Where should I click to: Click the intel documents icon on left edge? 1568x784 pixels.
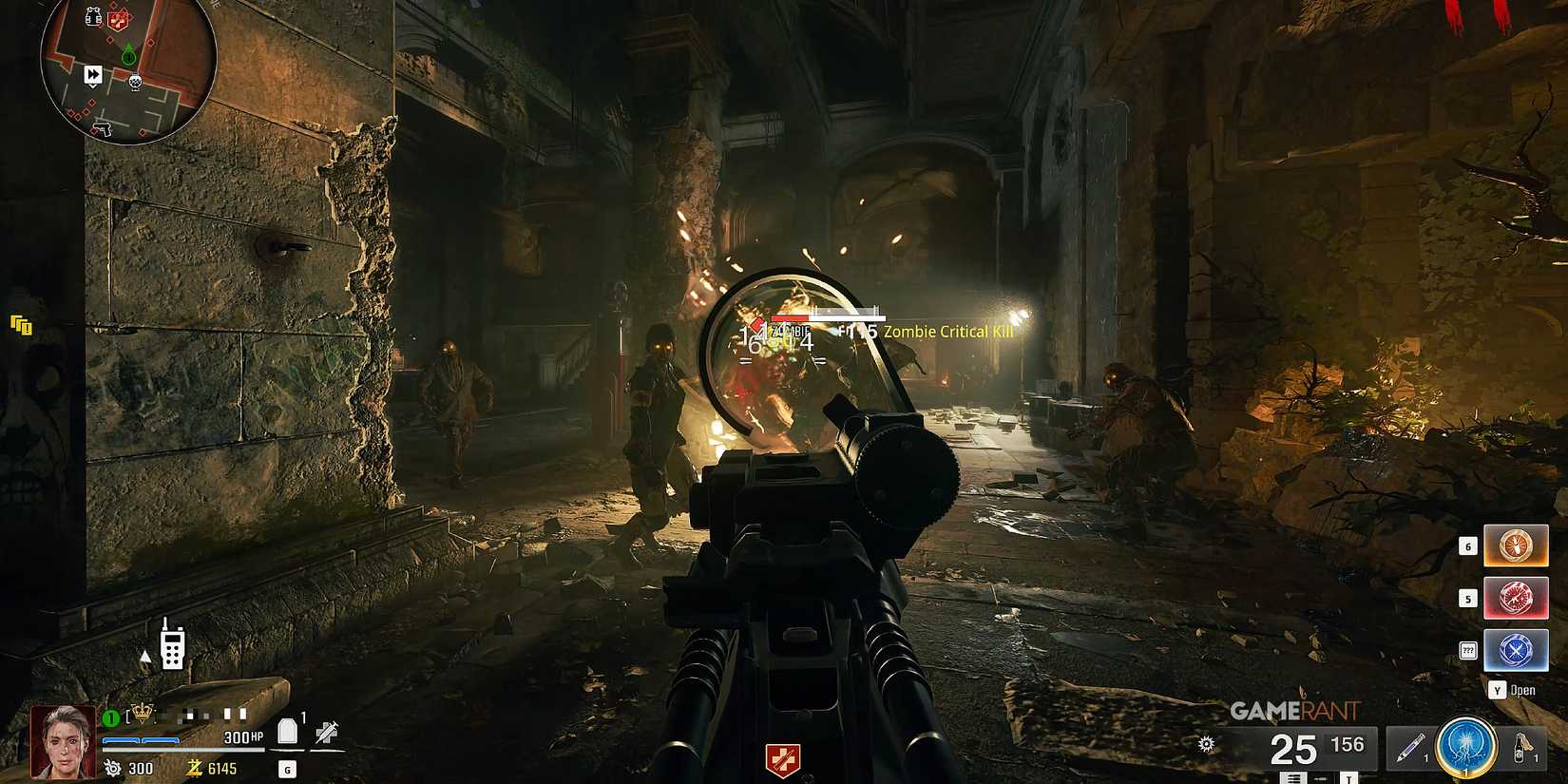point(21,325)
